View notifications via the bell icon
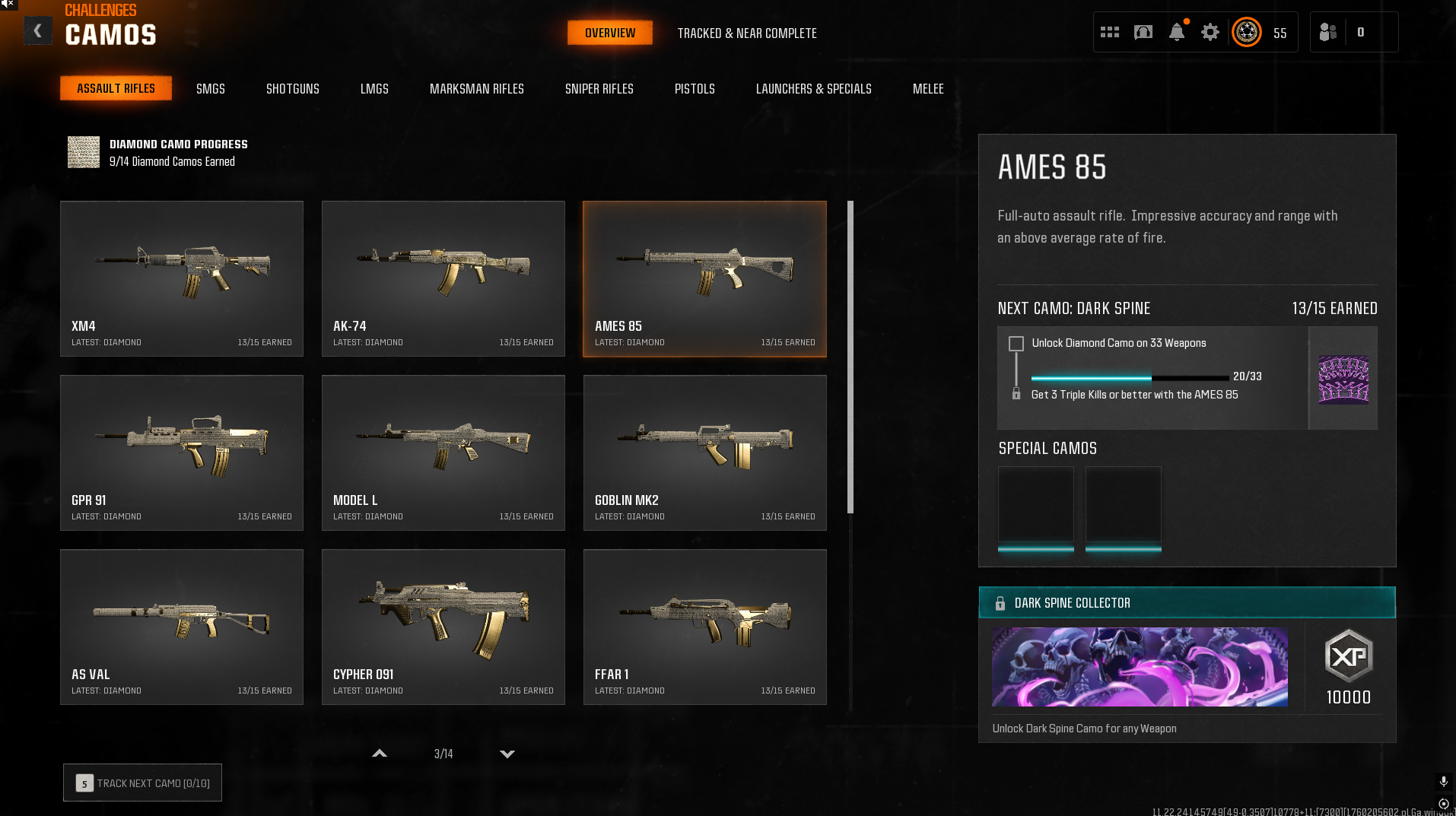 [x=1176, y=32]
